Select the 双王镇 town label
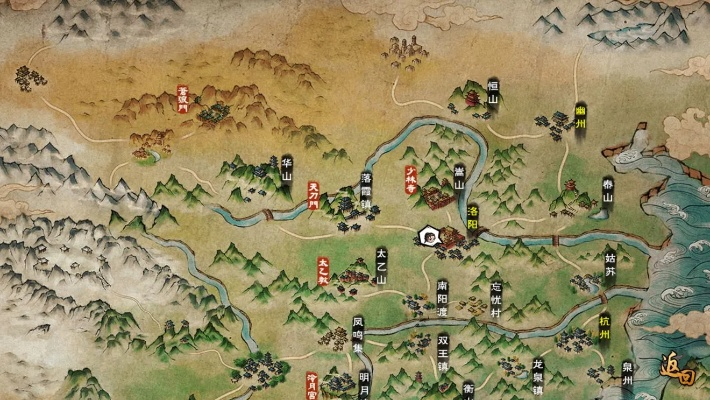Viewport: 710px width, 400px height. click(442, 350)
